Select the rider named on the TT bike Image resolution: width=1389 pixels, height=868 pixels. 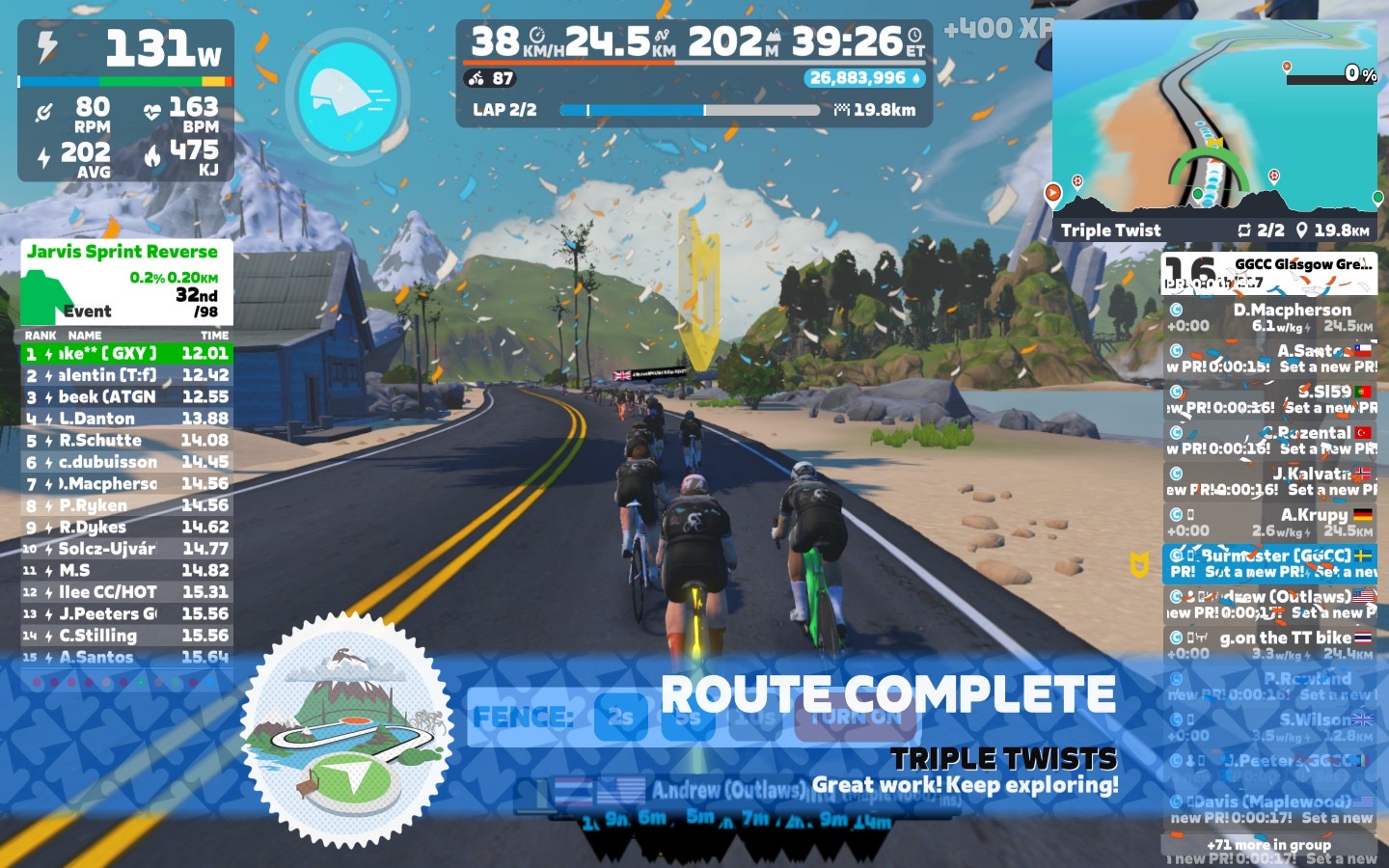[x=1269, y=645]
